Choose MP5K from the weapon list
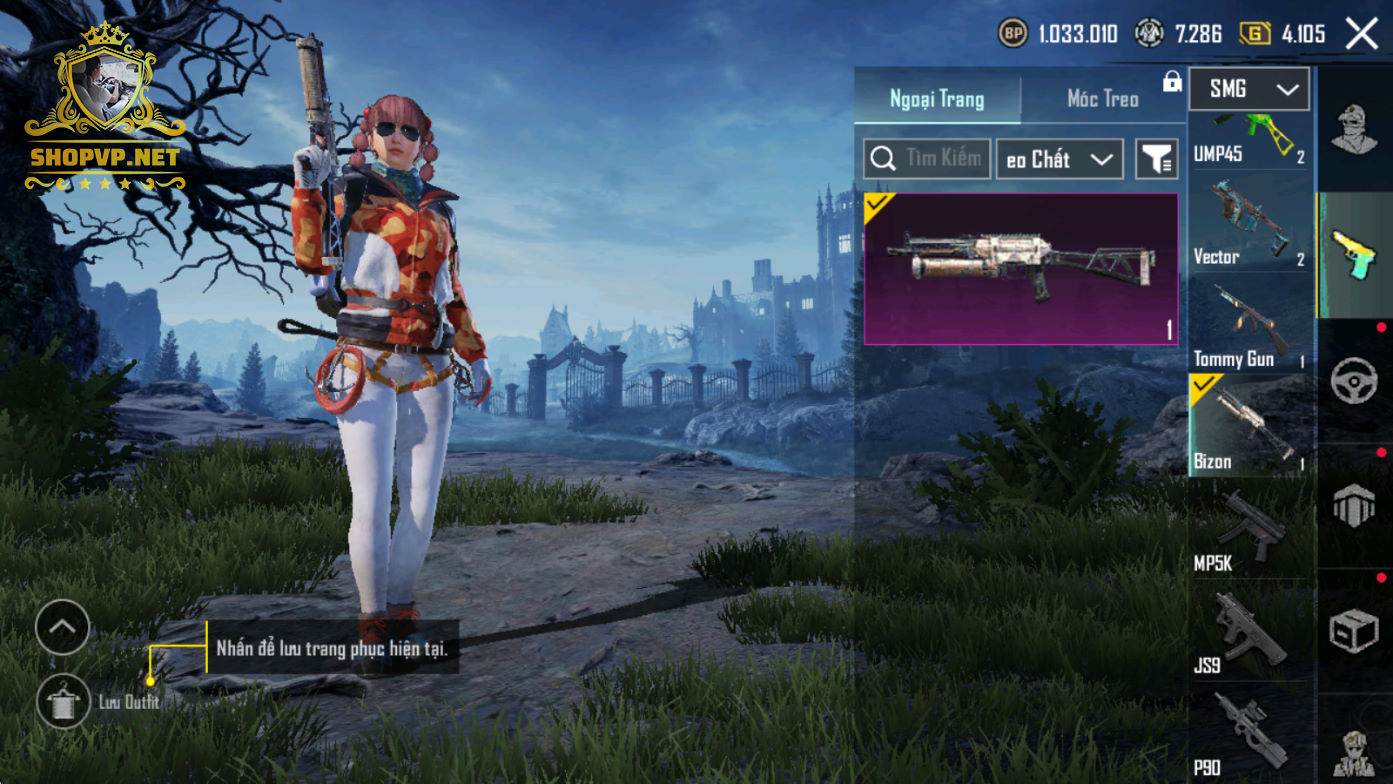This screenshot has height=784, width=1393. [x=1249, y=530]
